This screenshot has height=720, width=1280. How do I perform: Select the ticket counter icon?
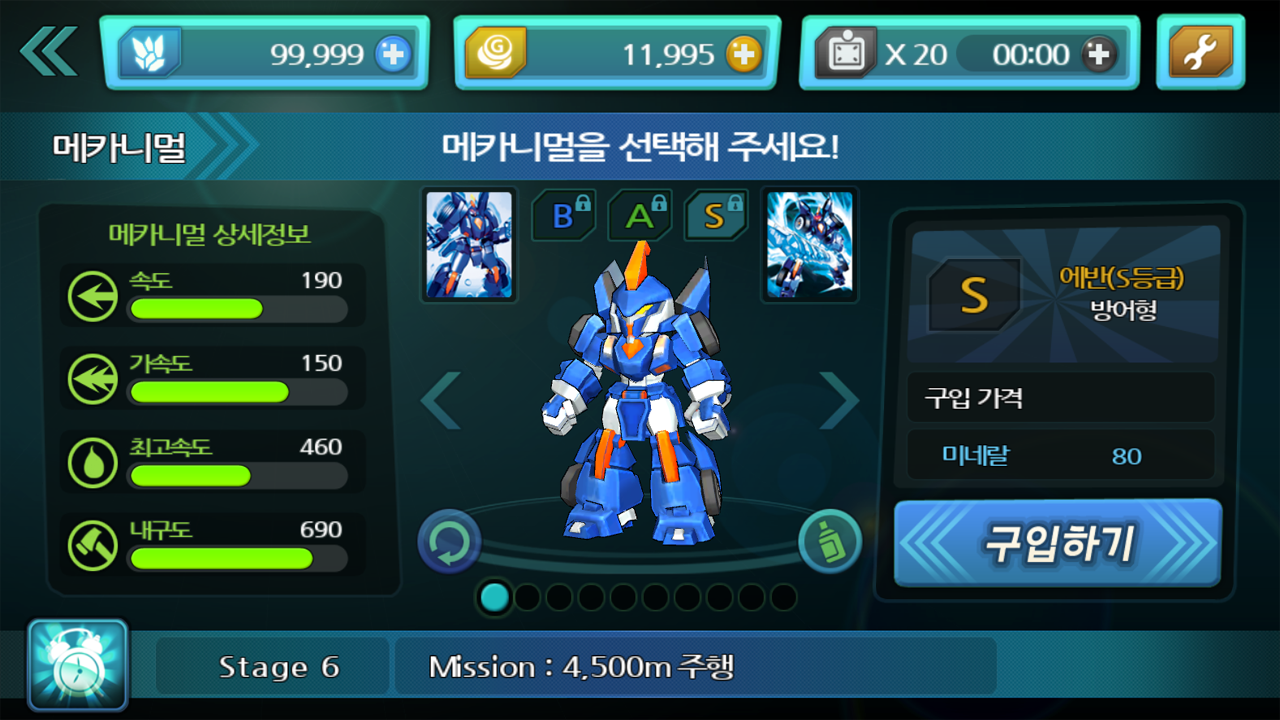point(848,53)
